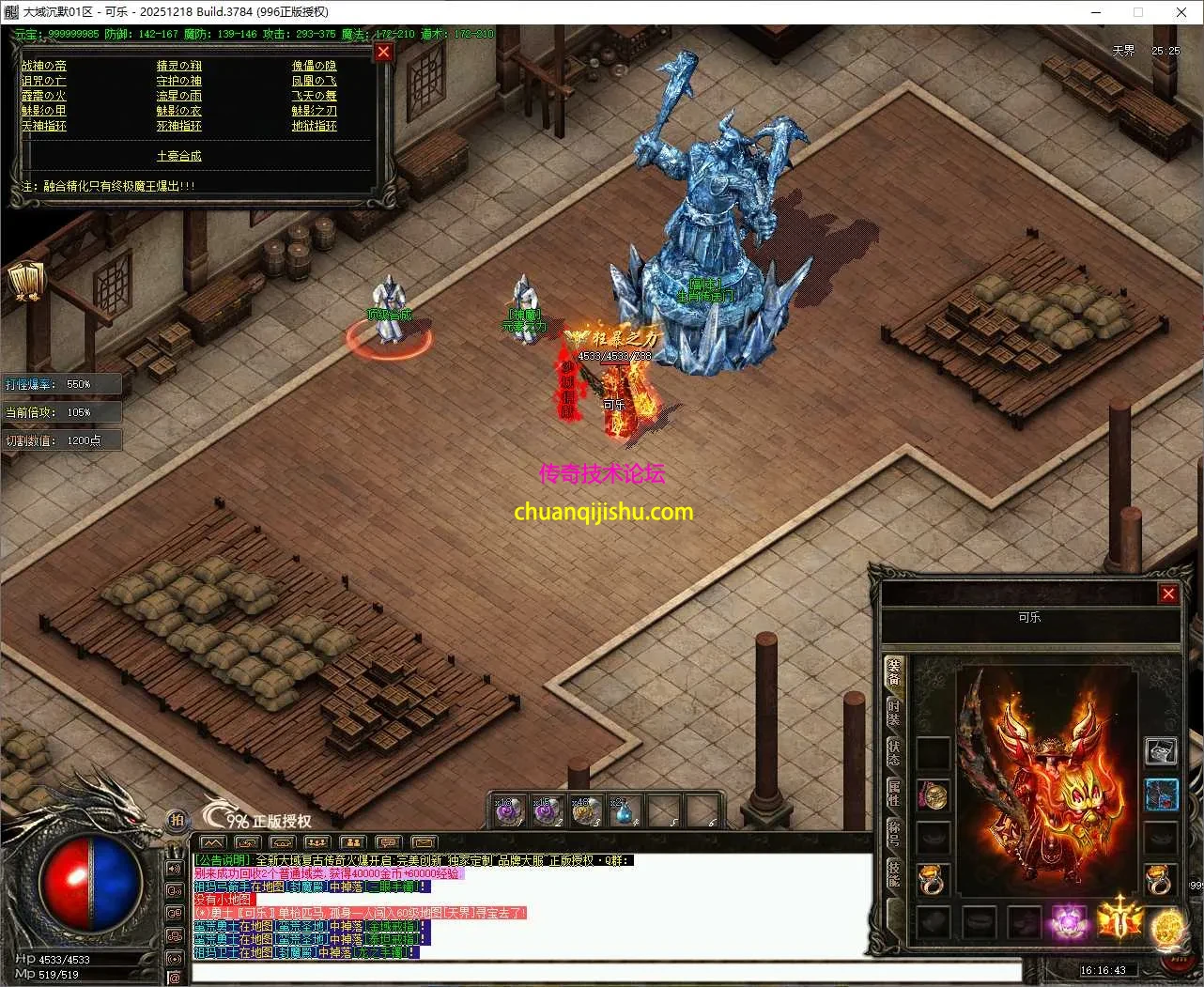
Task: Pick the 地狱指环 entry
Action: (x=314, y=126)
